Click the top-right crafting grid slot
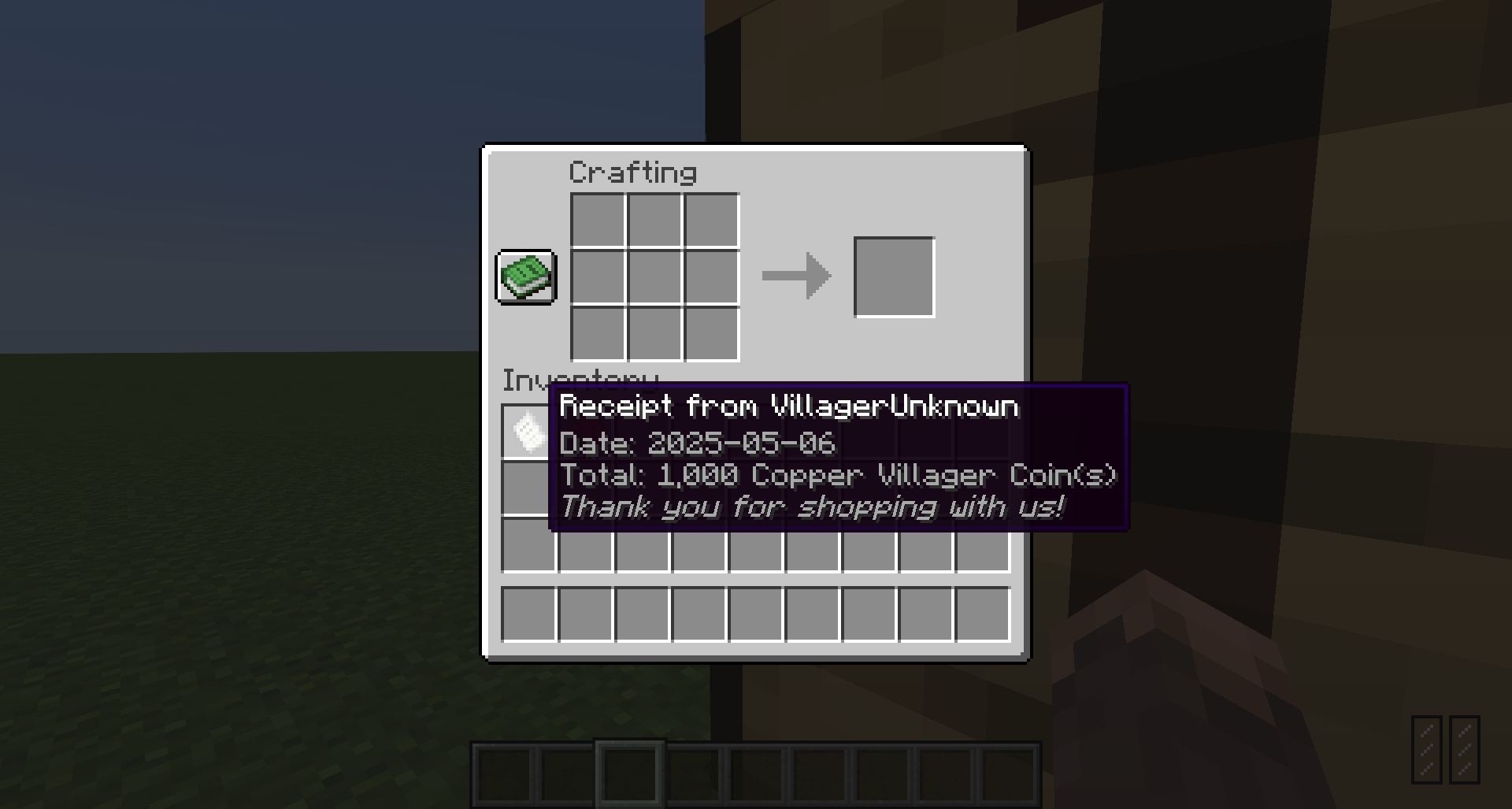The image size is (1512, 809). point(711,220)
